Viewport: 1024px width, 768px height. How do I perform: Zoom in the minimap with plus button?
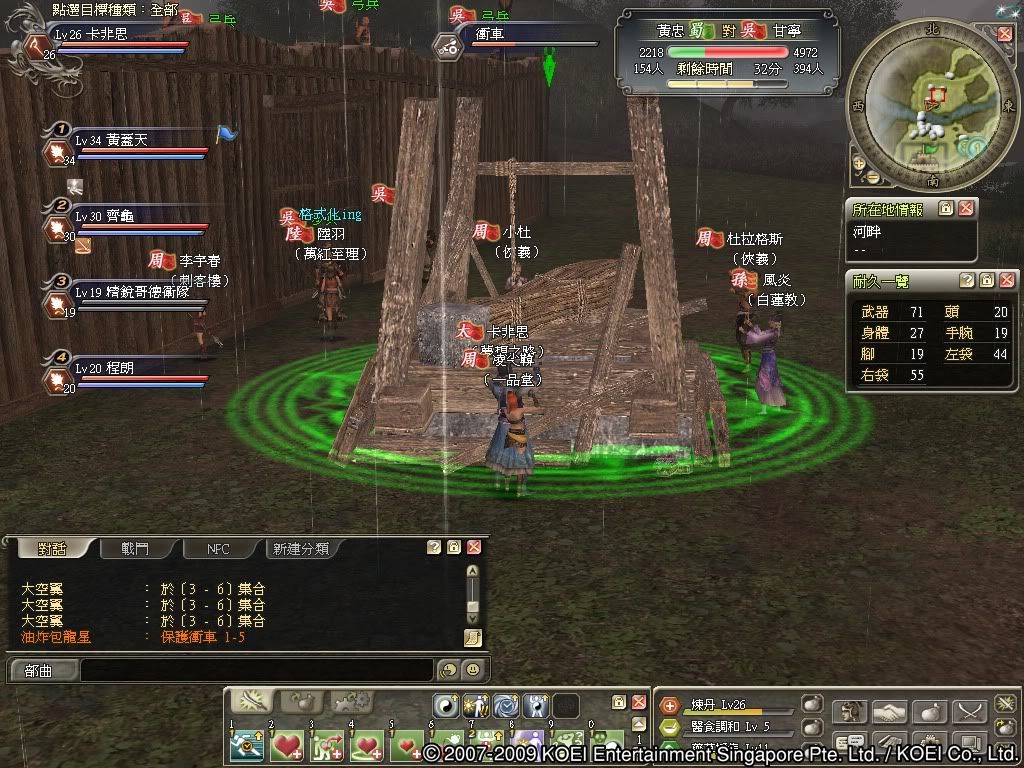(859, 163)
